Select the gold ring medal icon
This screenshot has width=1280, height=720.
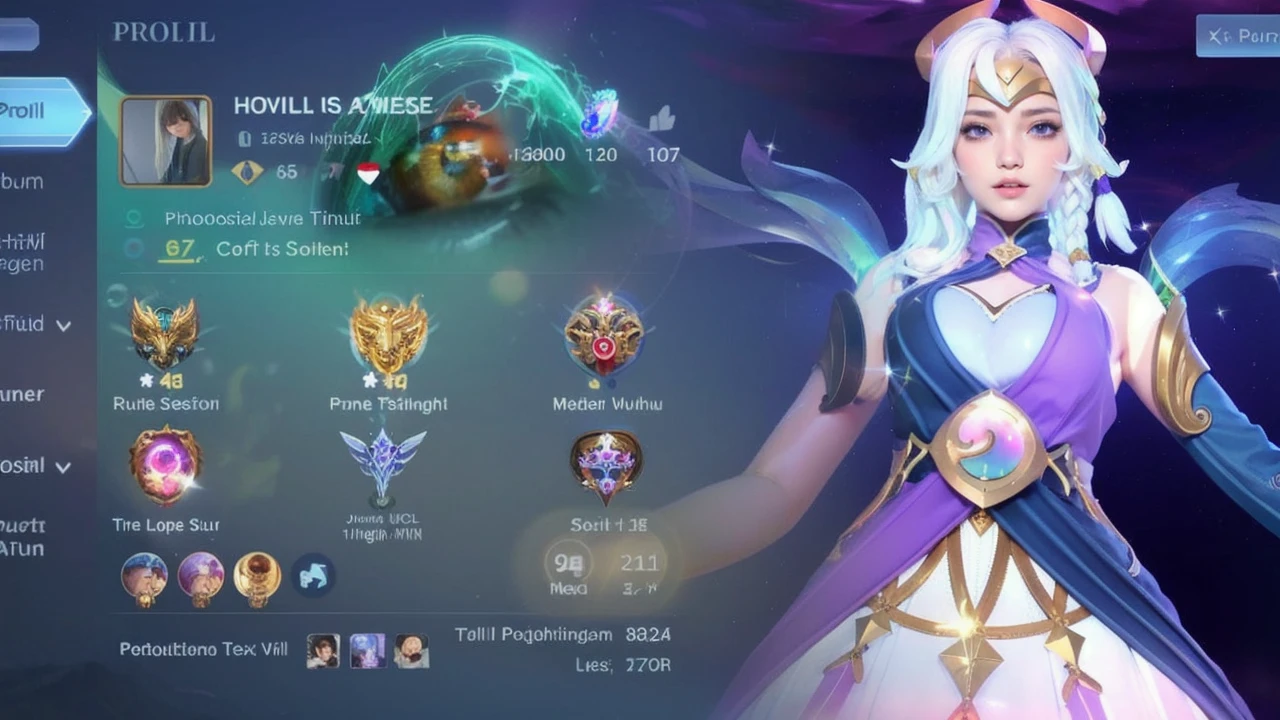click(257, 575)
